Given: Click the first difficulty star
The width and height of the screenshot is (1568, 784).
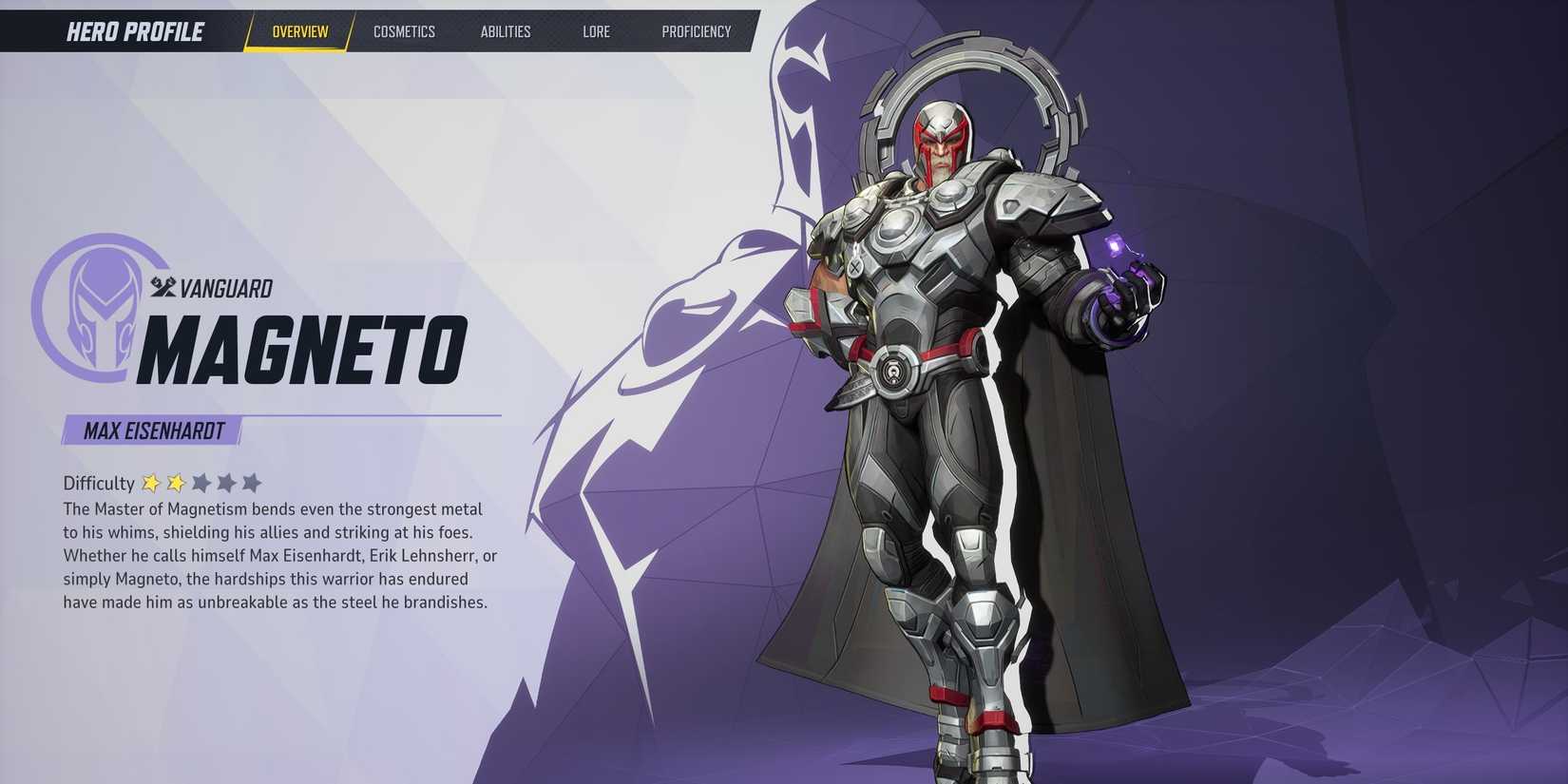Looking at the screenshot, I should (x=152, y=483).
